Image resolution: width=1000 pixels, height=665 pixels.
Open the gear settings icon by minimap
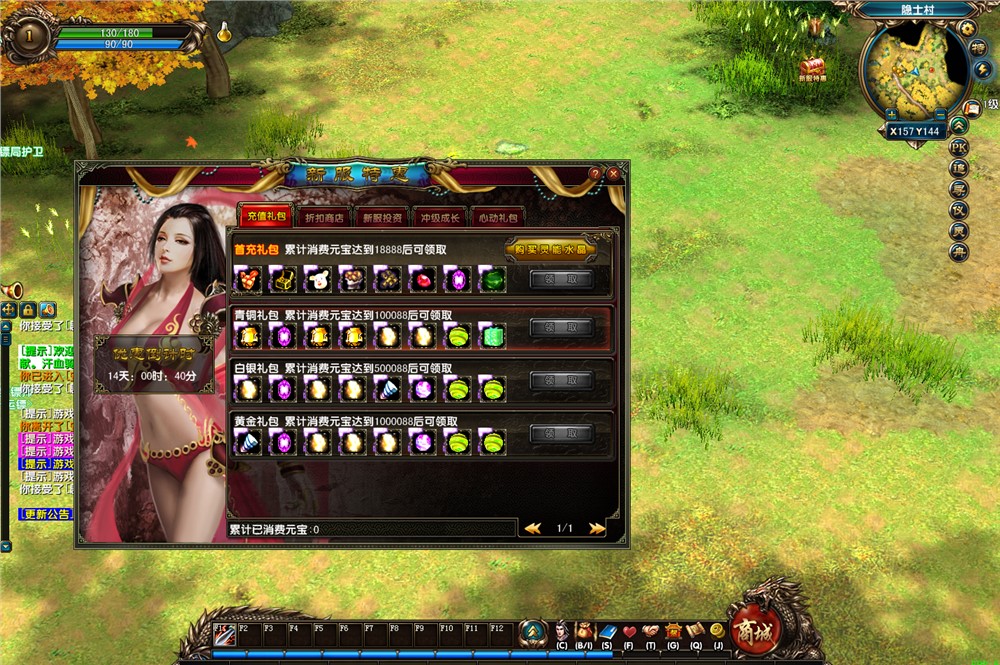click(x=968, y=28)
